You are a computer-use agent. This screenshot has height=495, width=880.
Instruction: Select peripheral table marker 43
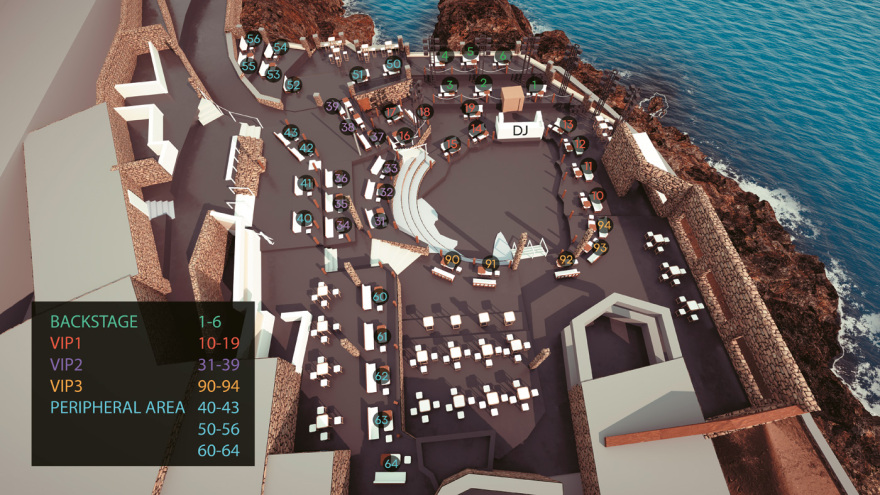click(291, 132)
